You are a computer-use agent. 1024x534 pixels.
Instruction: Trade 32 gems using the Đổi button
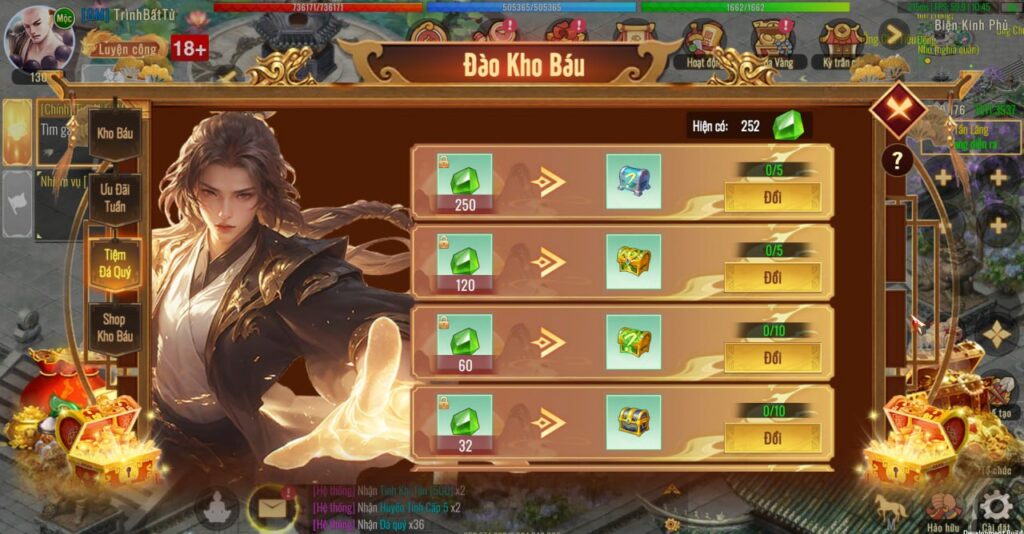tap(772, 438)
